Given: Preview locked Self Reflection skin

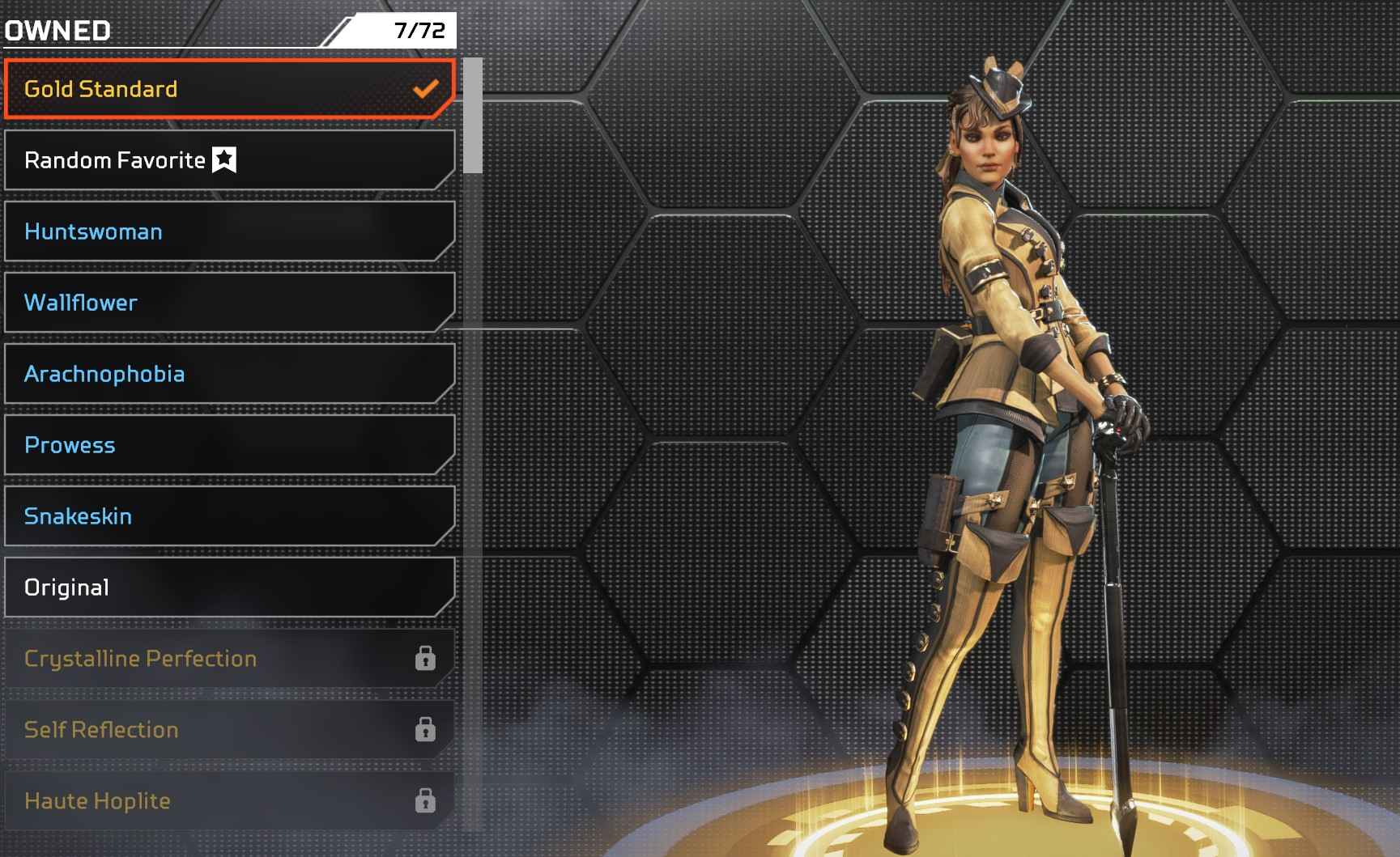Looking at the screenshot, I should (x=229, y=730).
